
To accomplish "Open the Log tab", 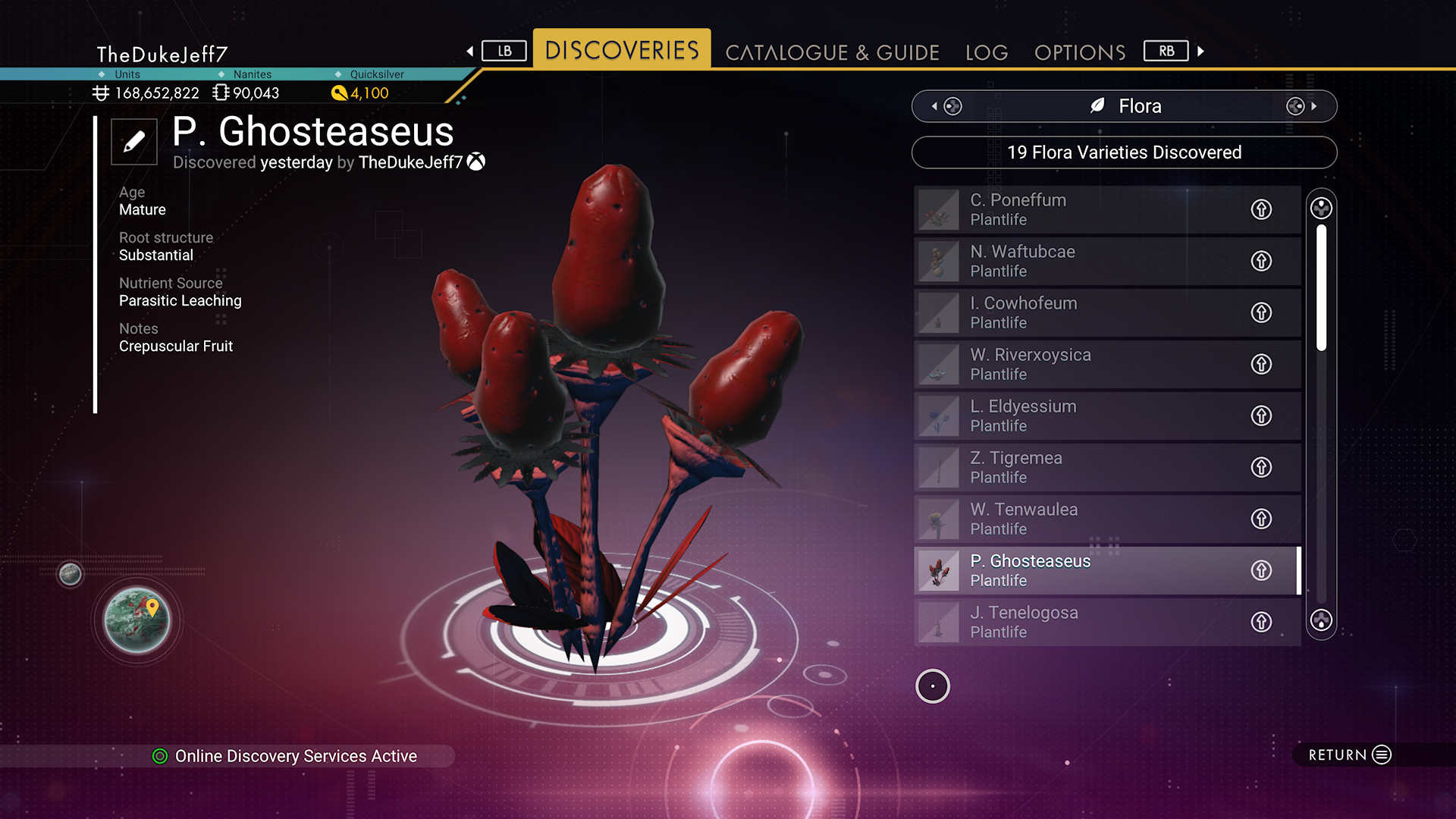I will pos(987,52).
